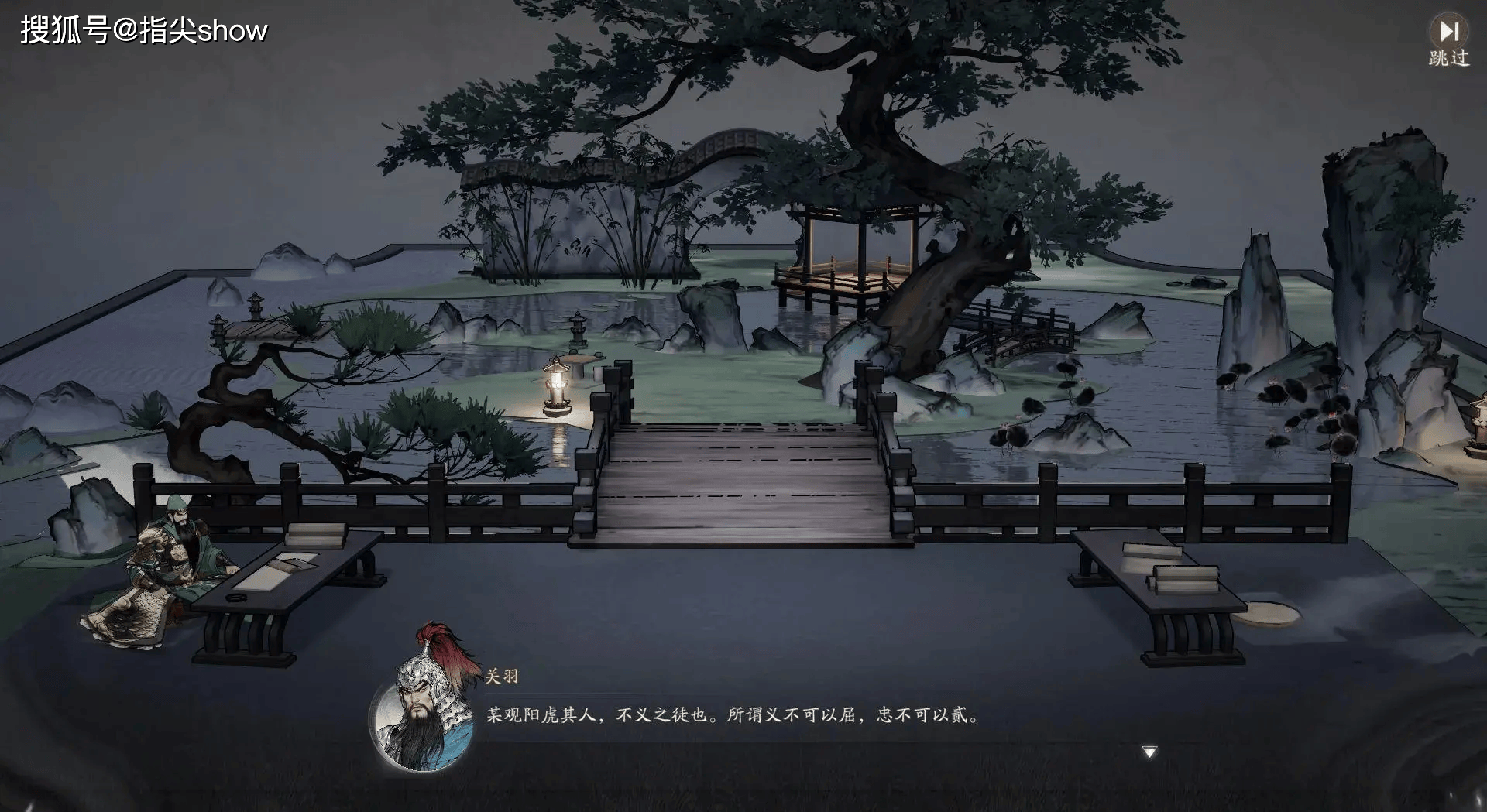Image resolution: width=1487 pixels, height=812 pixels.
Task: Advance dialogue with the white down arrow
Action: pos(1149,752)
